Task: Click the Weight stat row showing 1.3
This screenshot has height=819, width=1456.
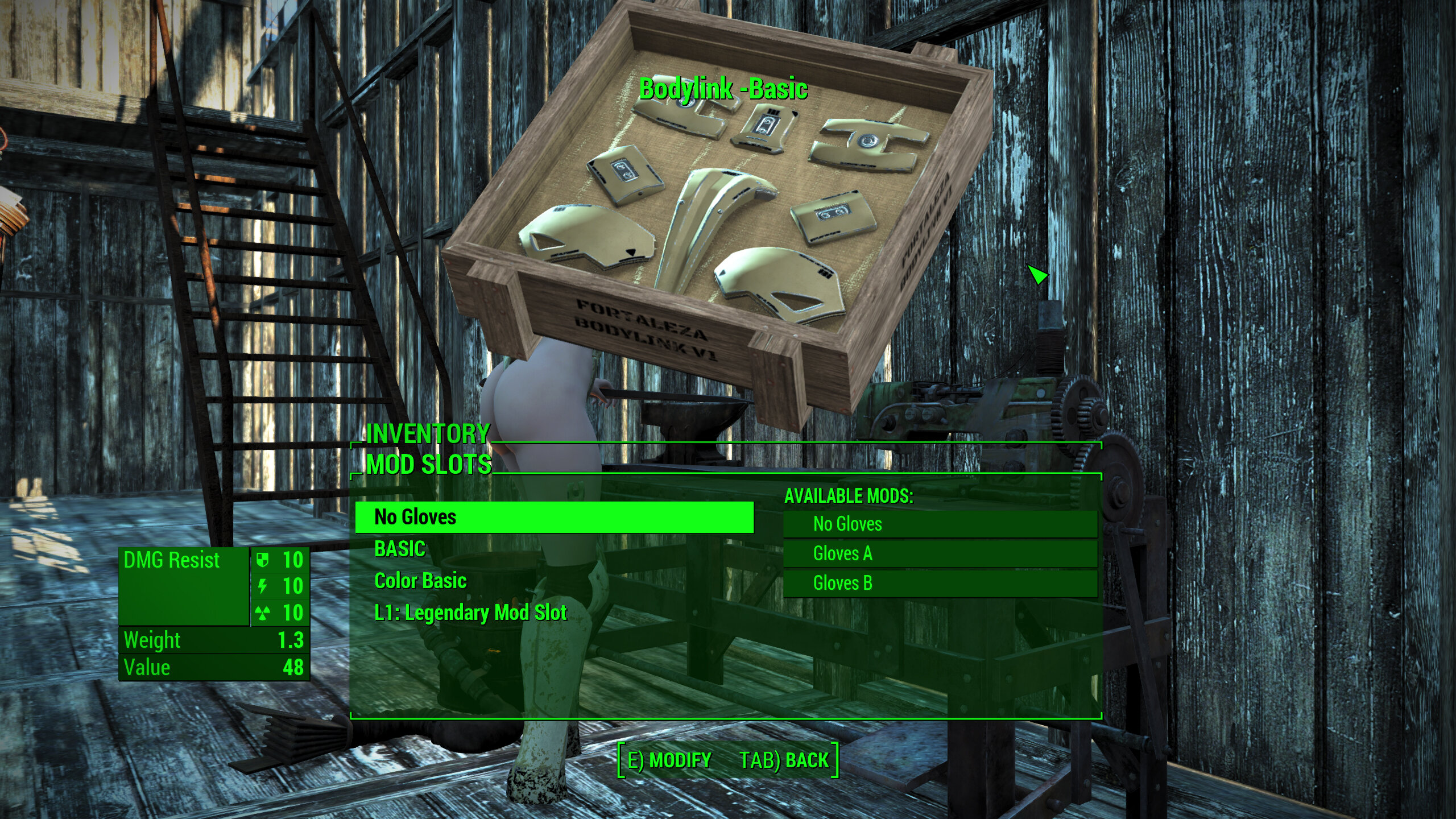Action: point(210,641)
